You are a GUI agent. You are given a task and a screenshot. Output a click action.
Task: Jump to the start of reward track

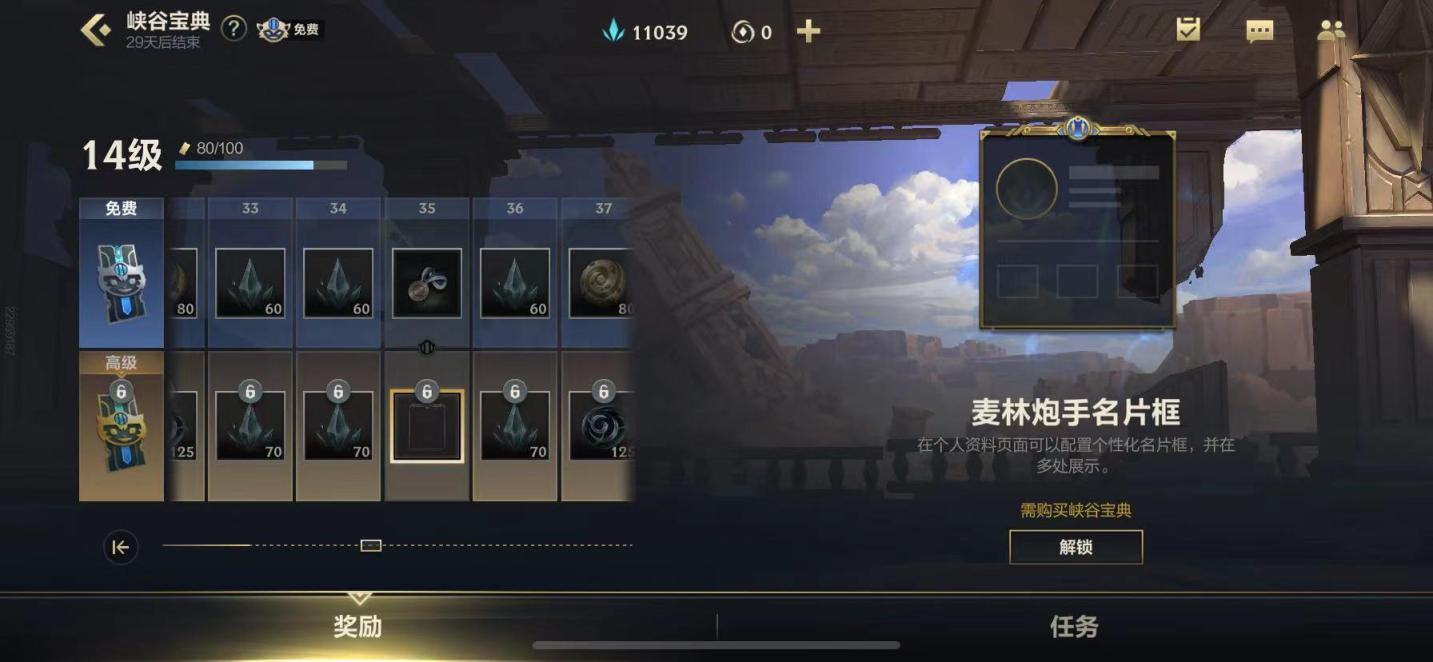[x=121, y=547]
